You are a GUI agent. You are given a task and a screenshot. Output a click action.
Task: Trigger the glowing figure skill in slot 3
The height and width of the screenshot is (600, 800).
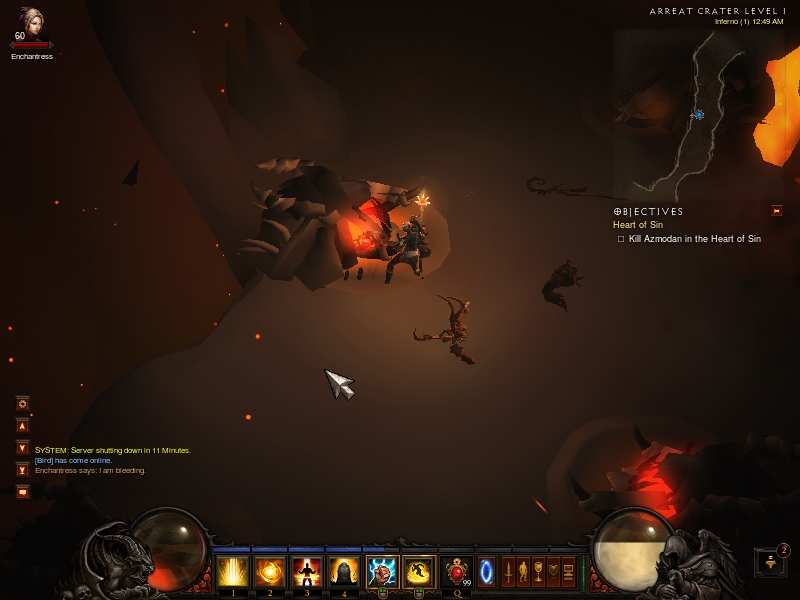[307, 573]
